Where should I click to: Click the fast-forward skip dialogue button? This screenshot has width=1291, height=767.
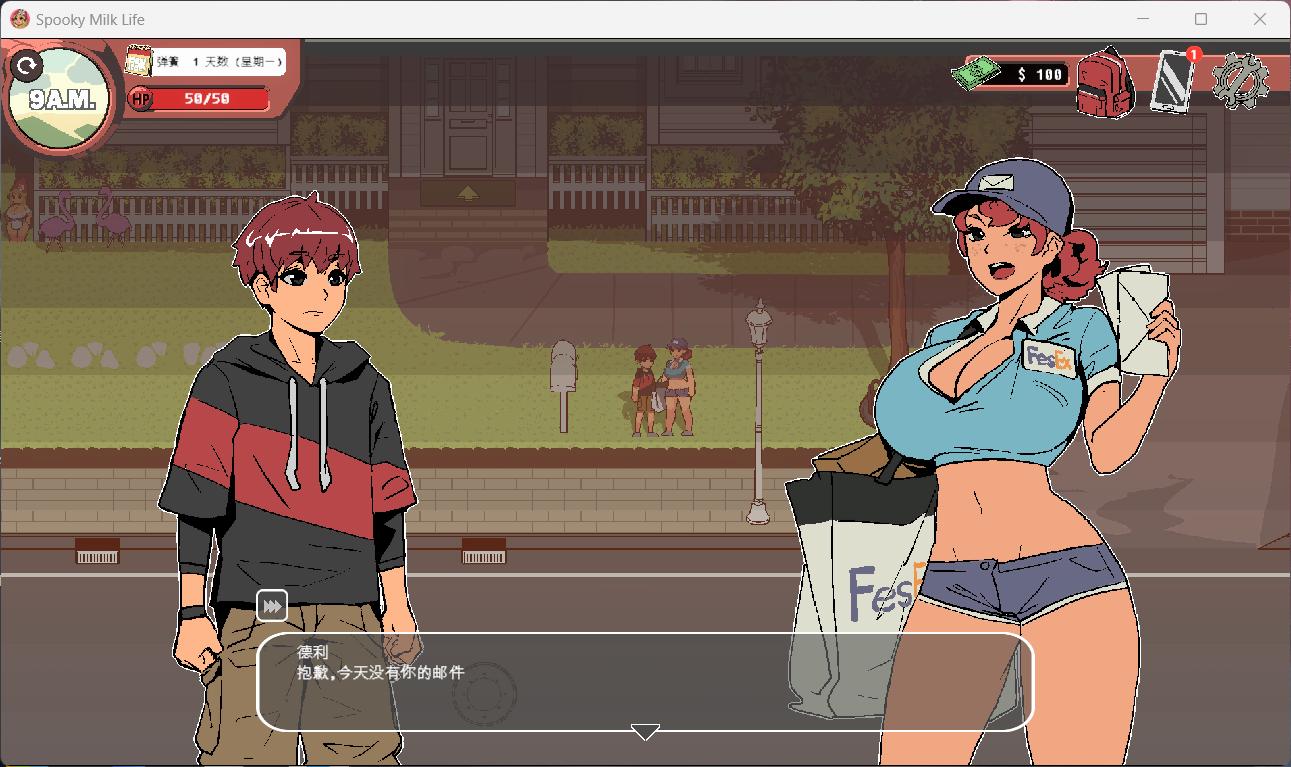(x=272, y=606)
